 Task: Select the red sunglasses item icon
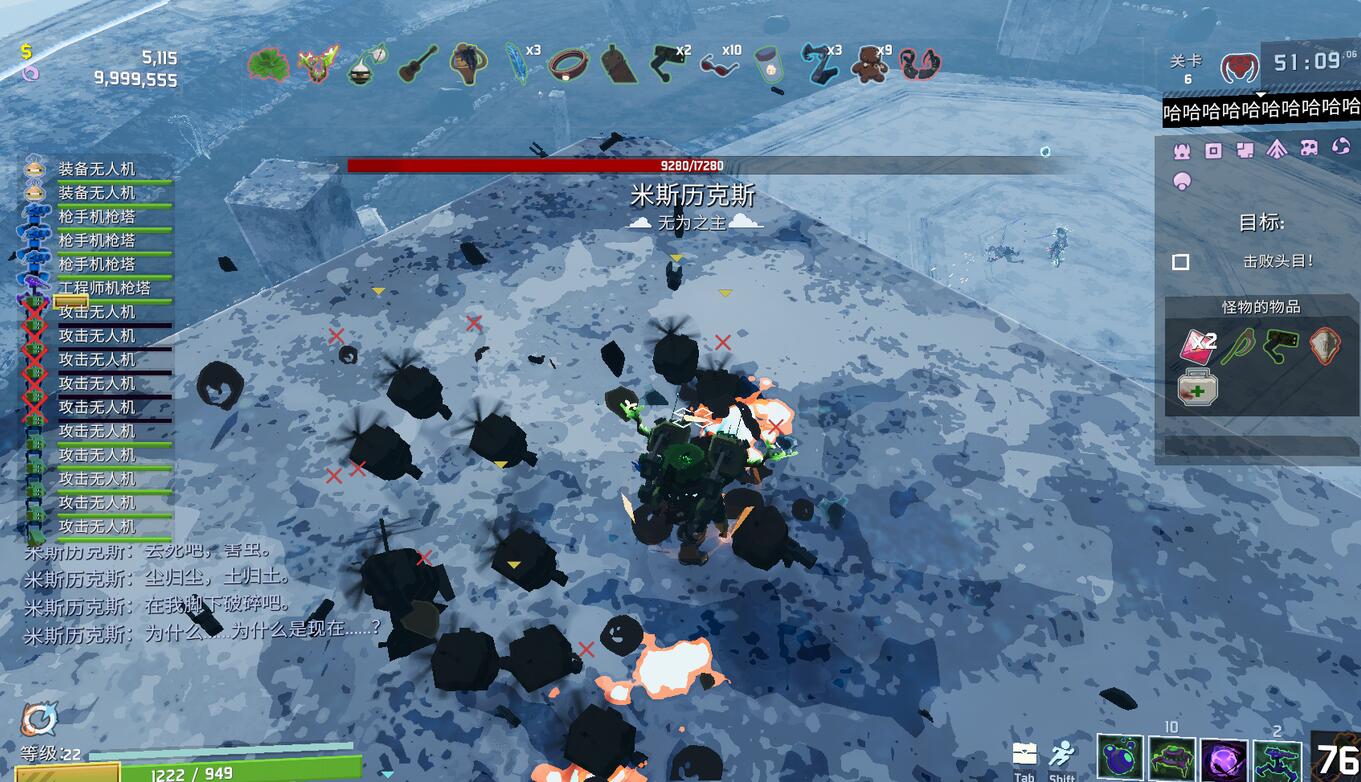coord(716,65)
